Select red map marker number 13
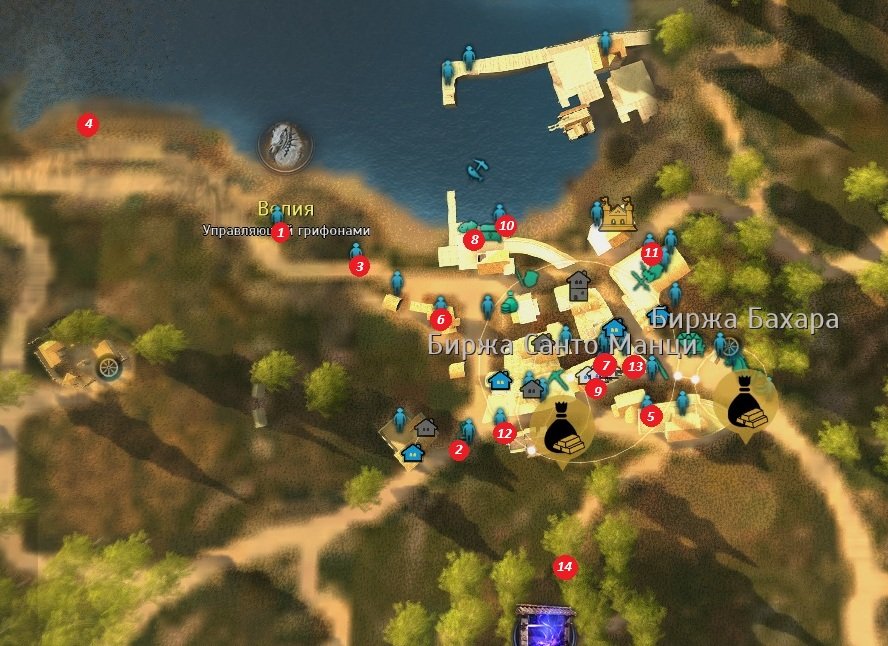888x646 pixels. point(635,366)
